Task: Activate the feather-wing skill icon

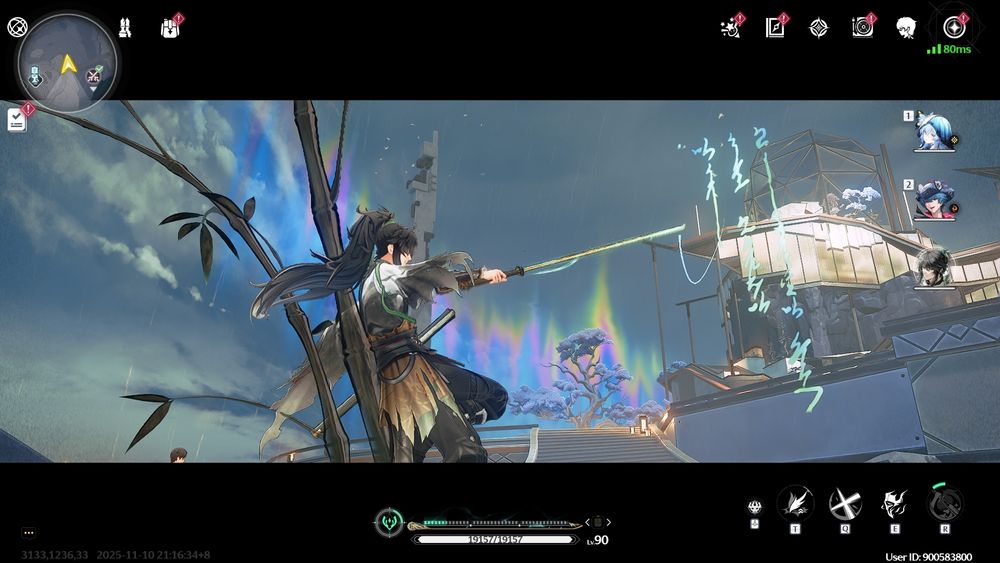Action: coord(795,503)
